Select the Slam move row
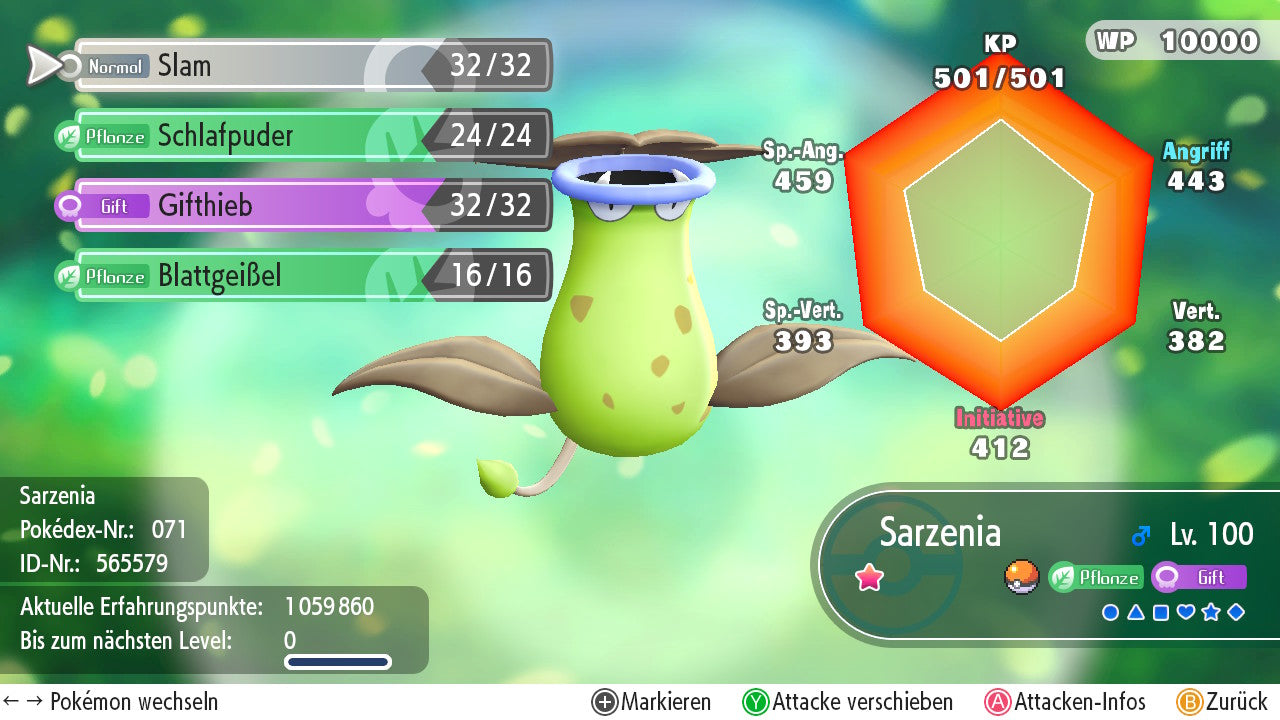Screen dimensions: 1280x720 pos(310,66)
